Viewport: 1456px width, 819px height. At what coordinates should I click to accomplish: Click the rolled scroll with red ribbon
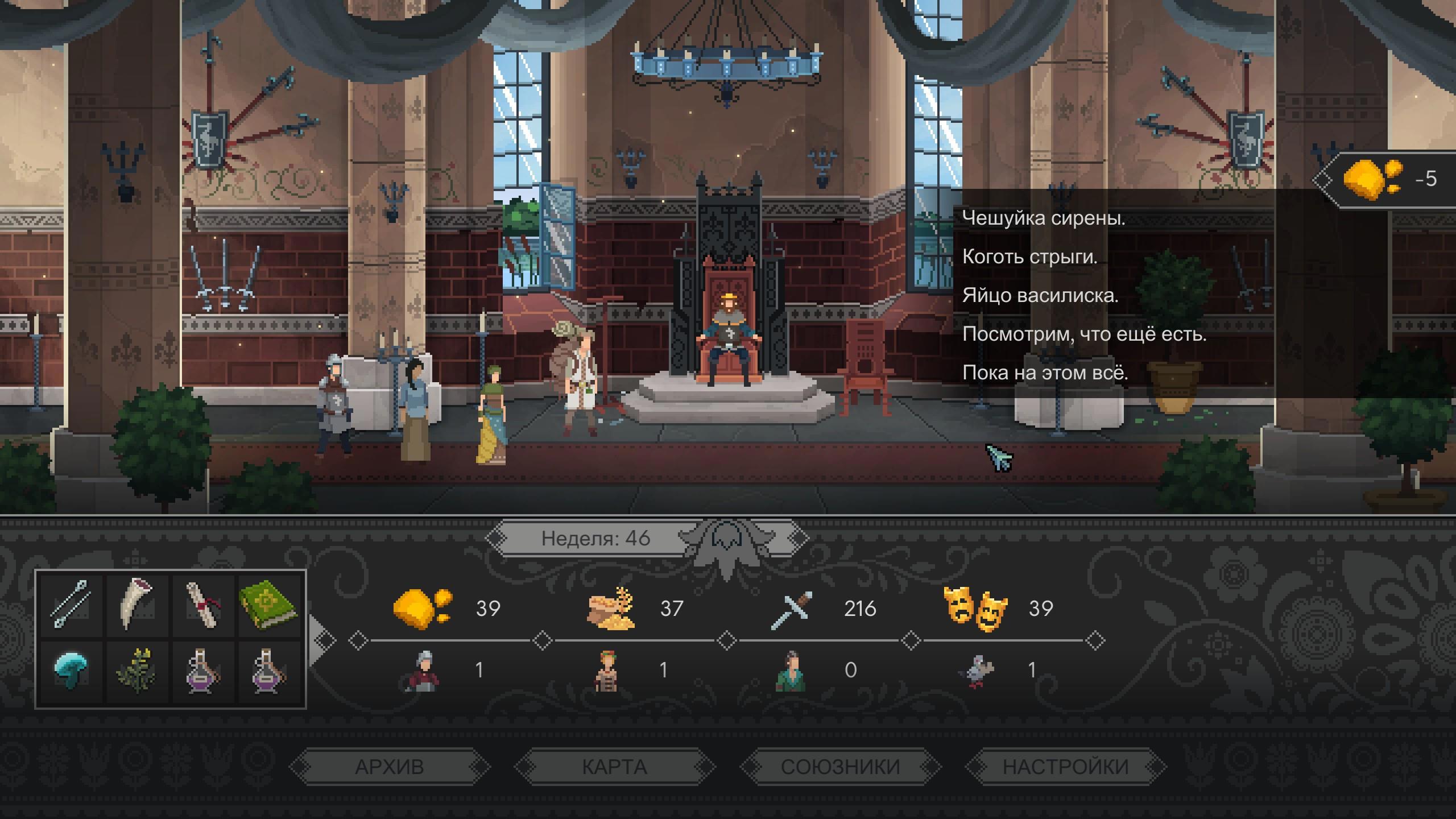pyautogui.click(x=202, y=604)
